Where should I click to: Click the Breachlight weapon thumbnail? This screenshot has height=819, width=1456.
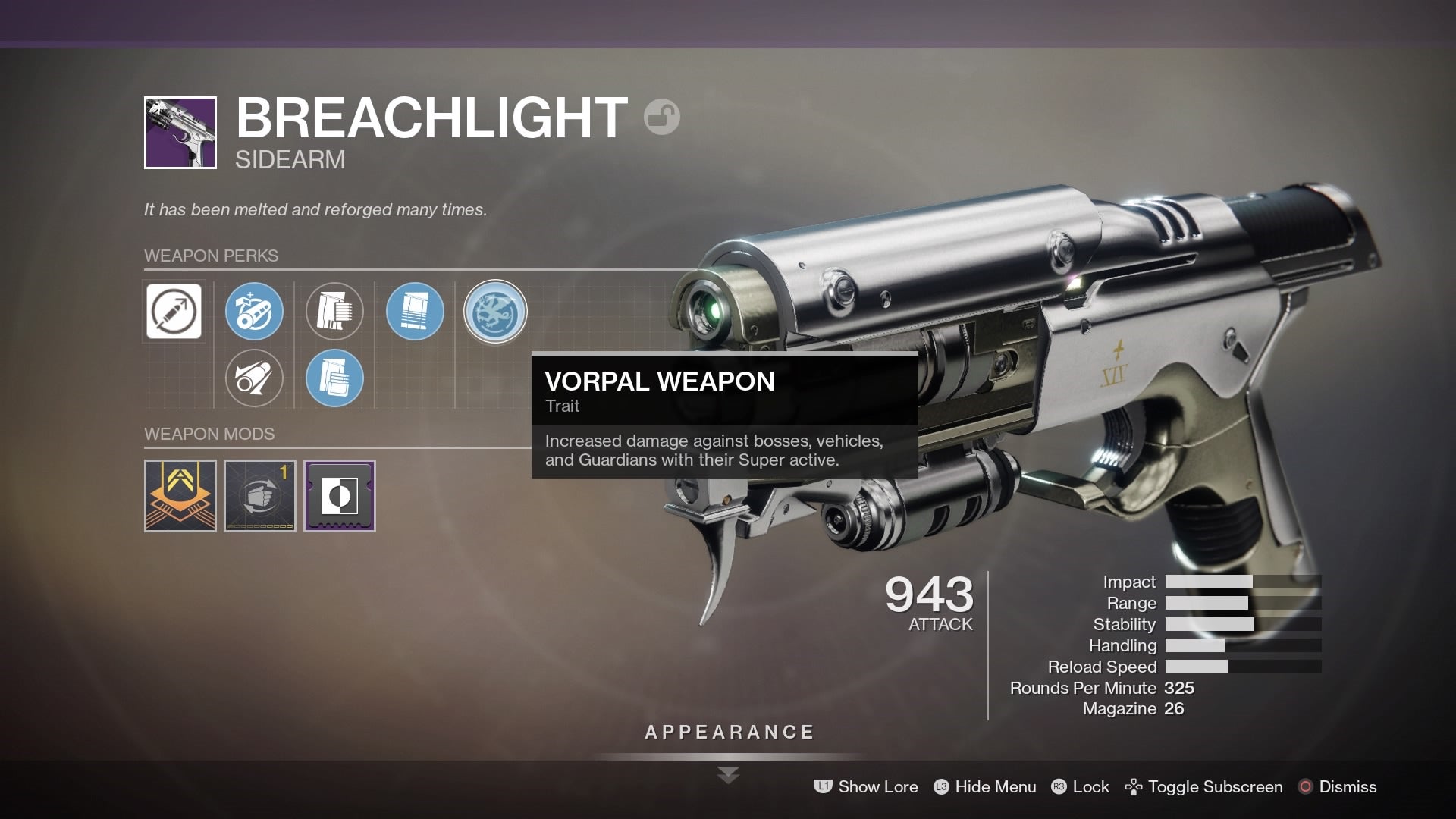coord(180,133)
